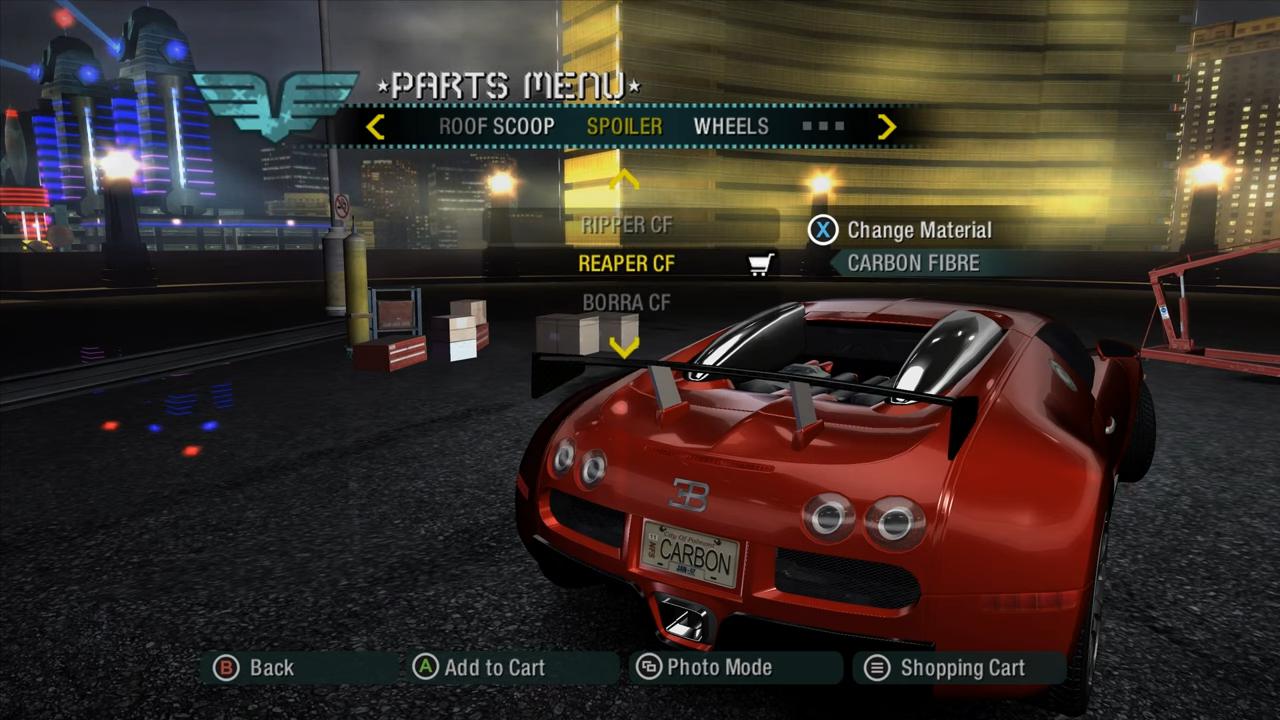
Task: Enter Photo Mode
Action: pyautogui.click(x=706, y=668)
